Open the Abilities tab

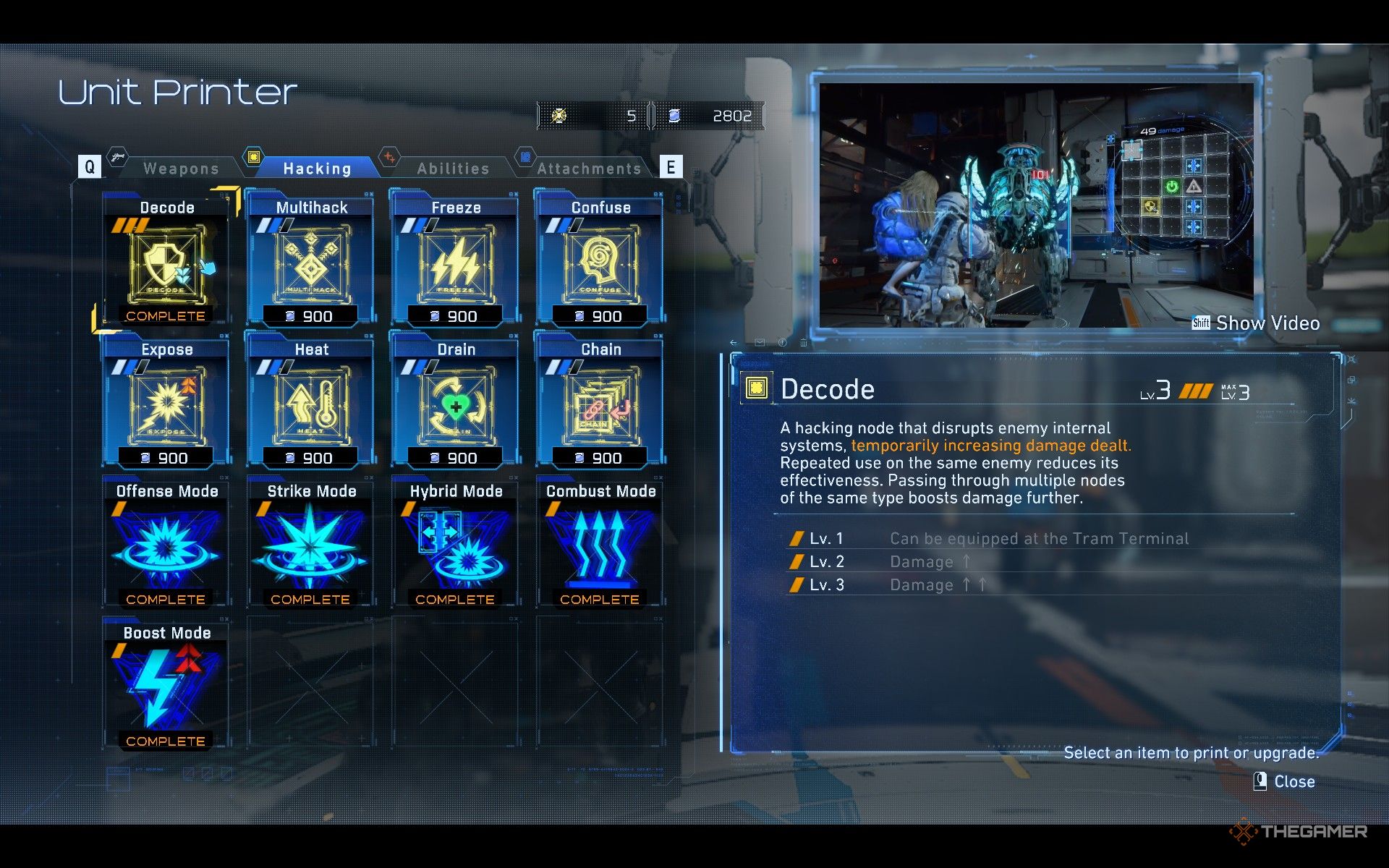coord(453,169)
